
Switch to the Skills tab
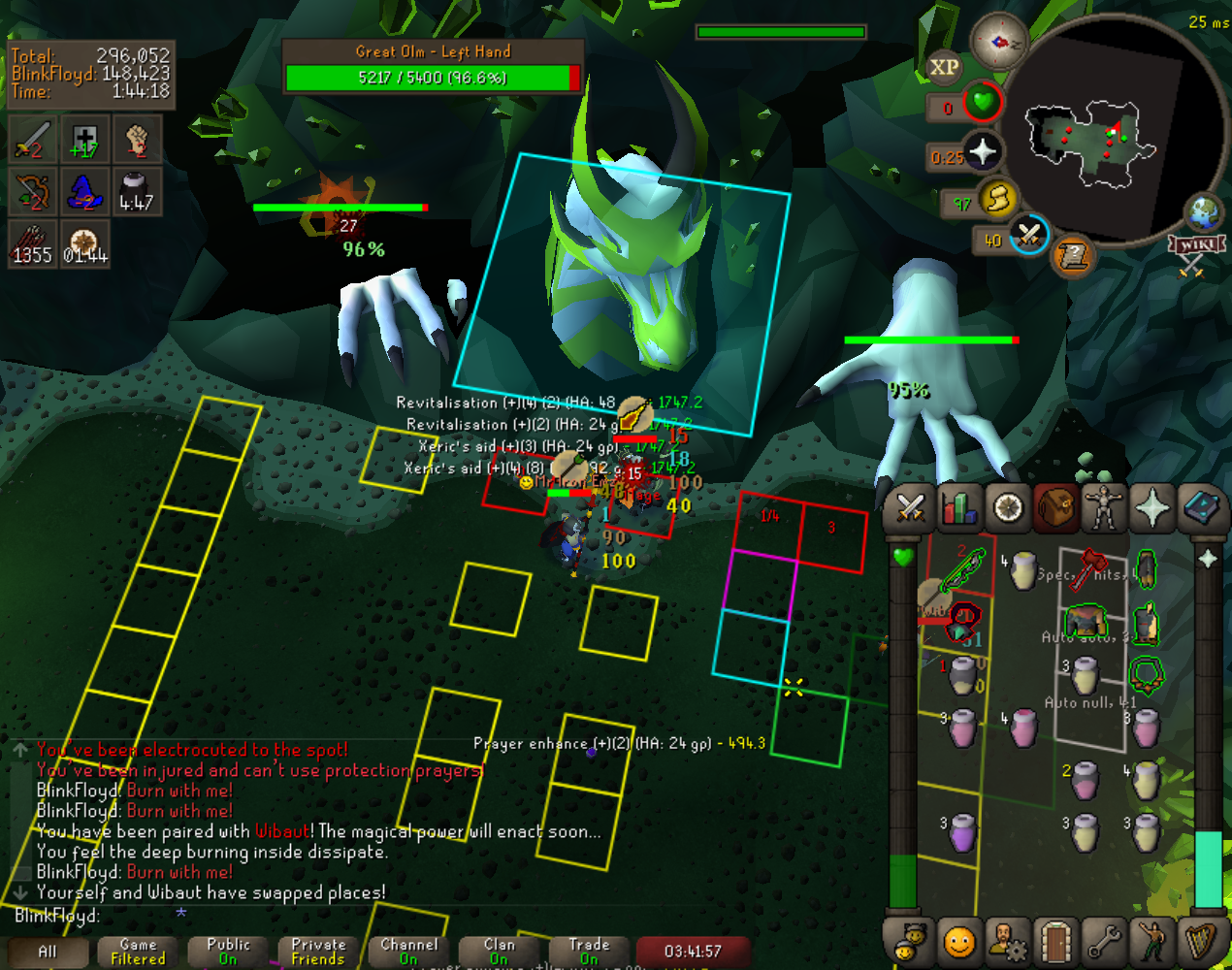pyautogui.click(x=959, y=508)
